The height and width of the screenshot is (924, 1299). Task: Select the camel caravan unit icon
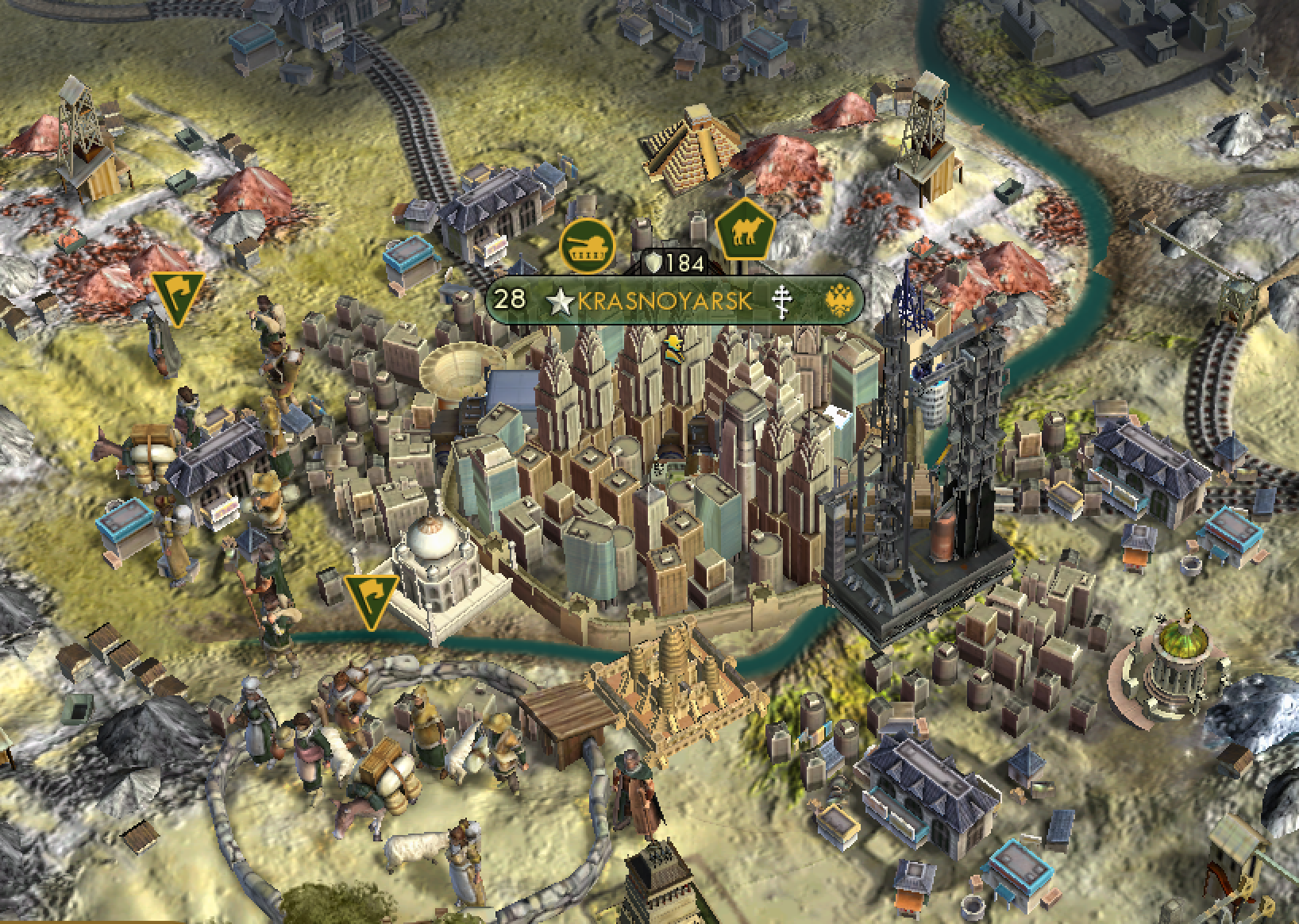coord(745,229)
